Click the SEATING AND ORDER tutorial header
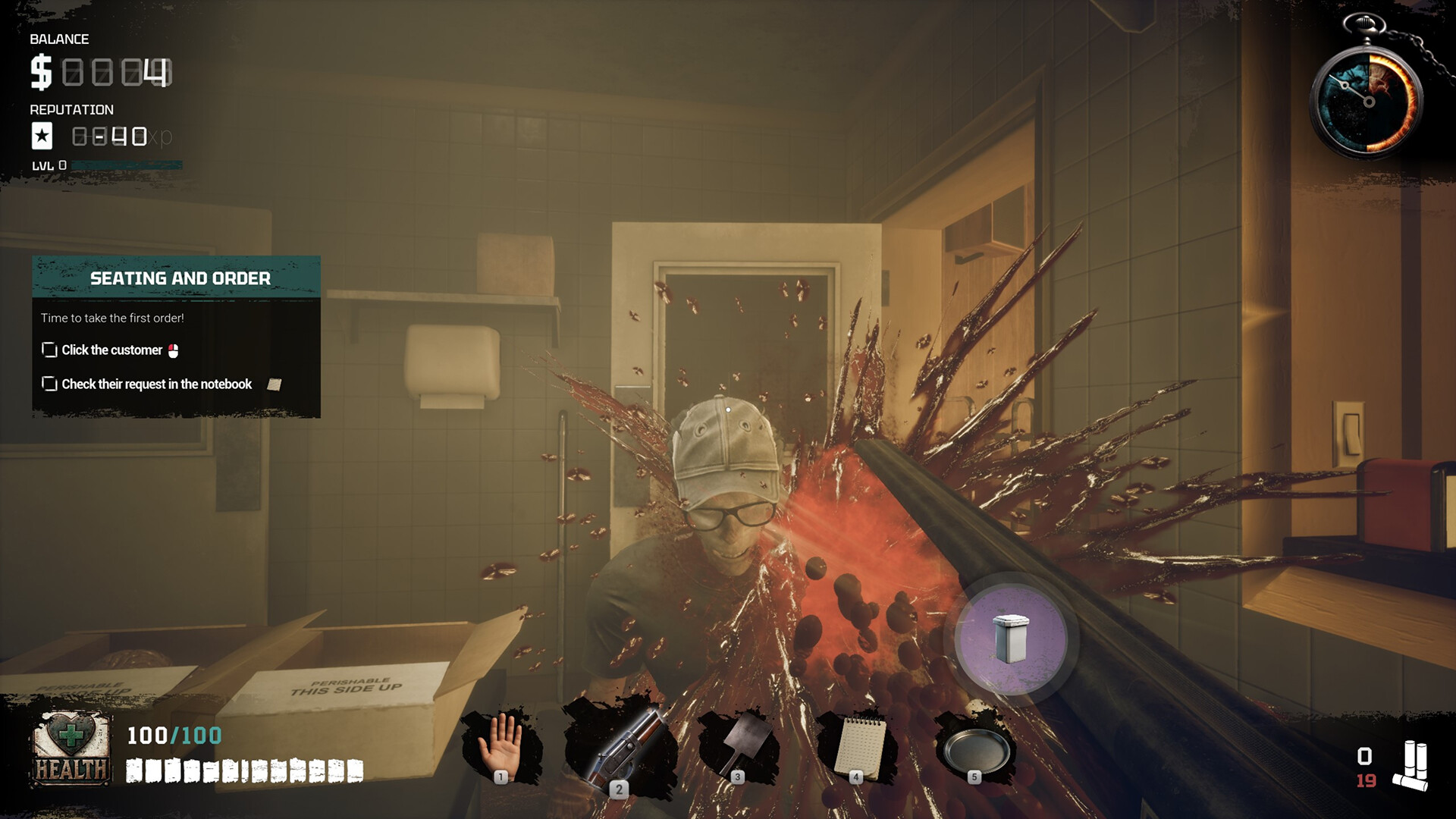The height and width of the screenshot is (819, 1456). (x=180, y=278)
